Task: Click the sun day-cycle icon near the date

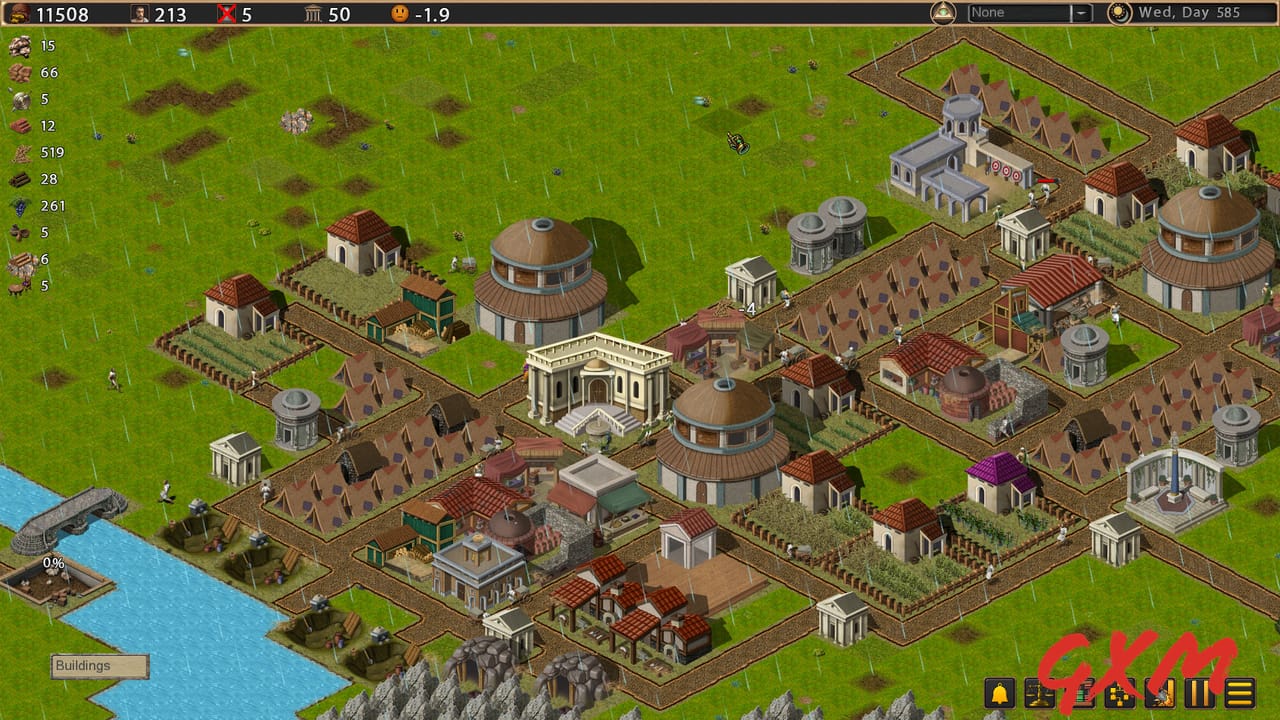Action: coord(1120,13)
